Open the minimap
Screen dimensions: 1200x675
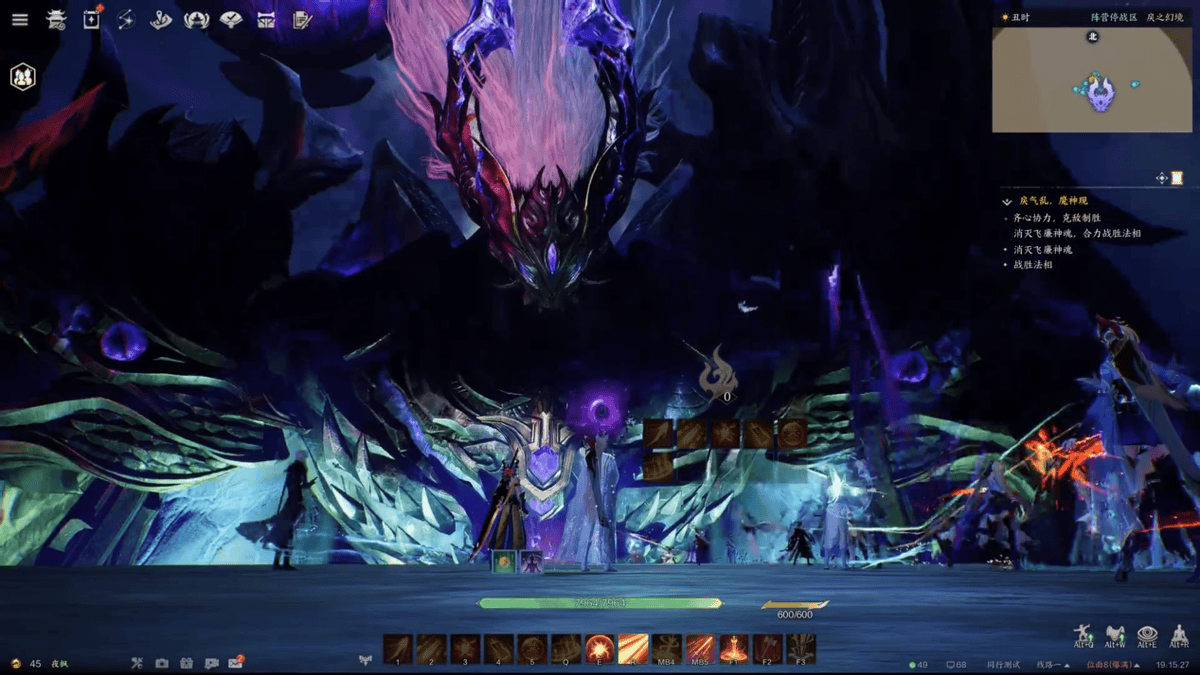click(1091, 80)
